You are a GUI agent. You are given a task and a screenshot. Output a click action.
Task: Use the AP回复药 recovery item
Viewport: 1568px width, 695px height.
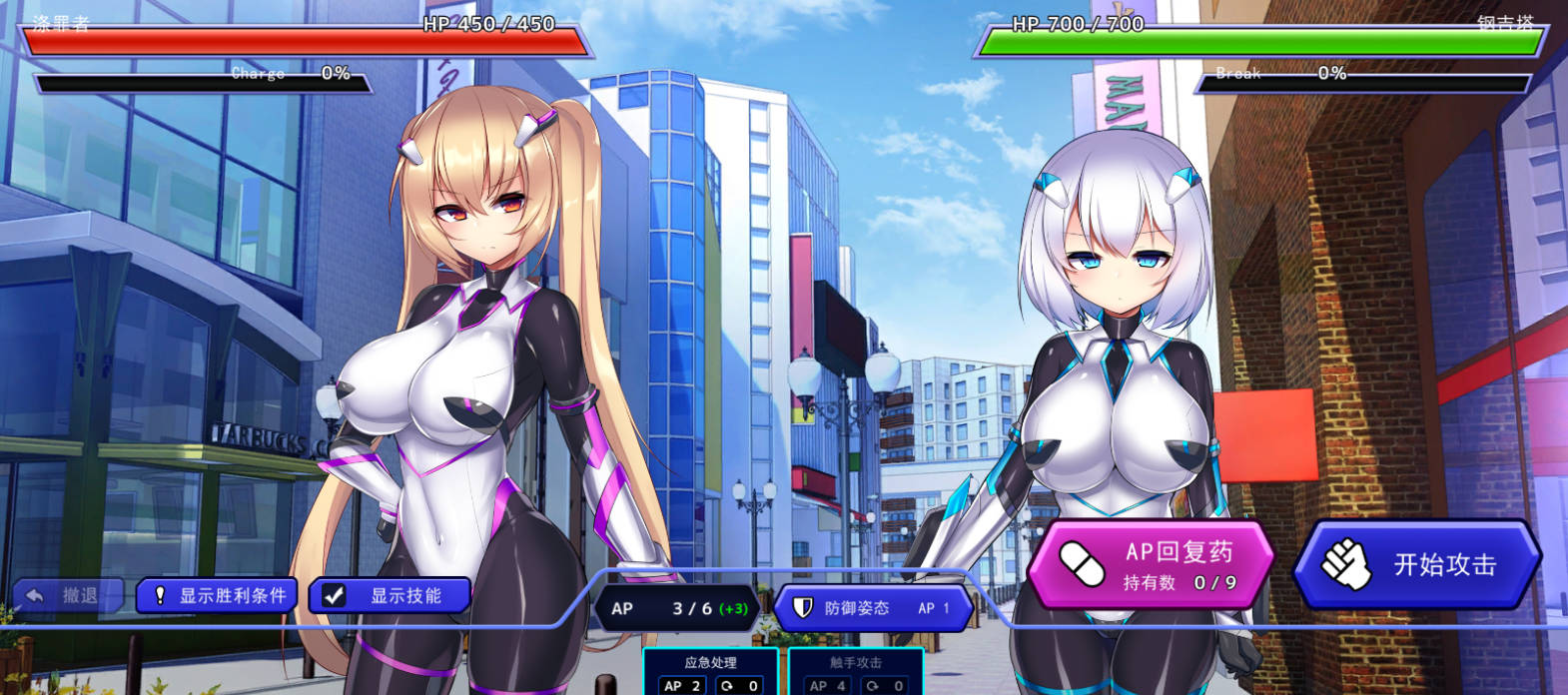click(x=1152, y=565)
